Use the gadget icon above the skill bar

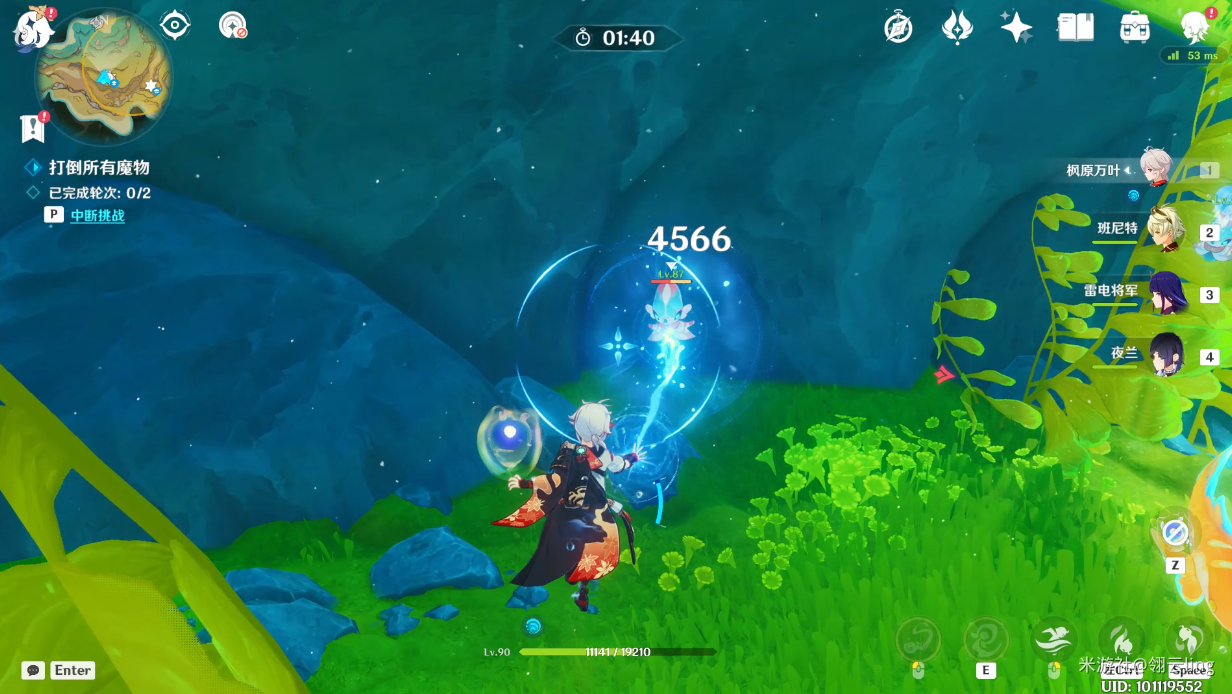click(1175, 534)
